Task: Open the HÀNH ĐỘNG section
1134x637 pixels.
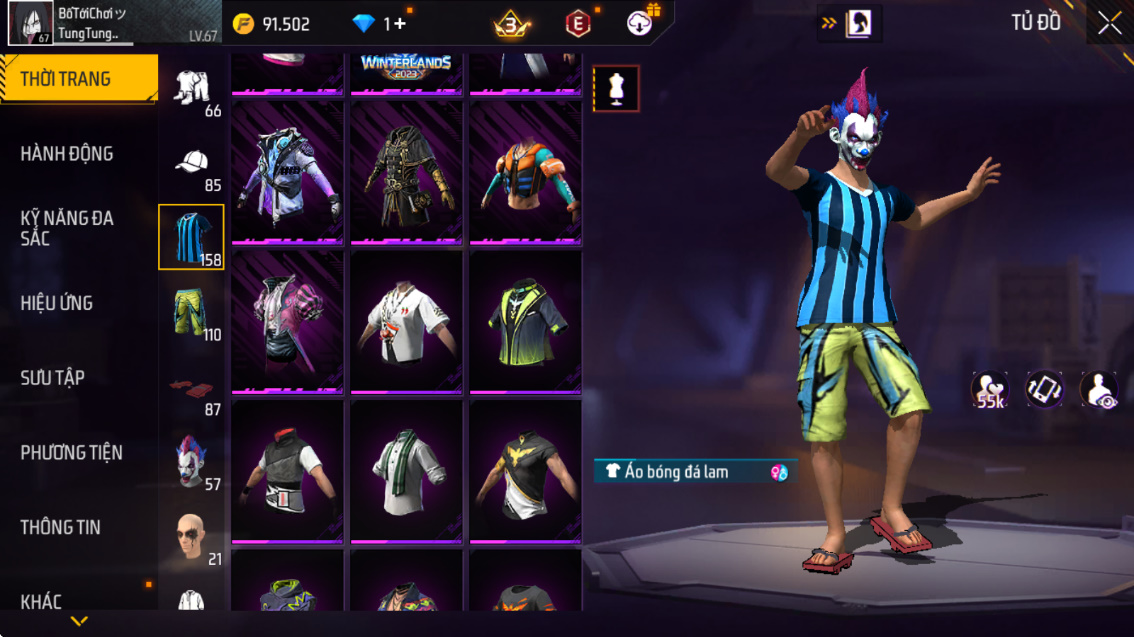Action: coord(67,154)
